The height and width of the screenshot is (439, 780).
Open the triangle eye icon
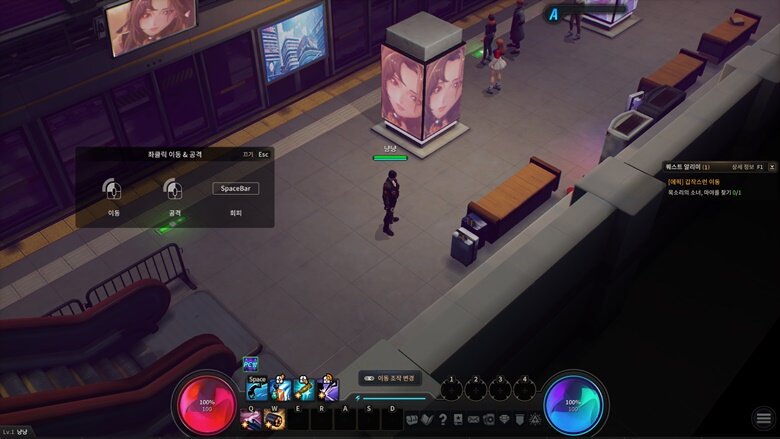click(534, 419)
